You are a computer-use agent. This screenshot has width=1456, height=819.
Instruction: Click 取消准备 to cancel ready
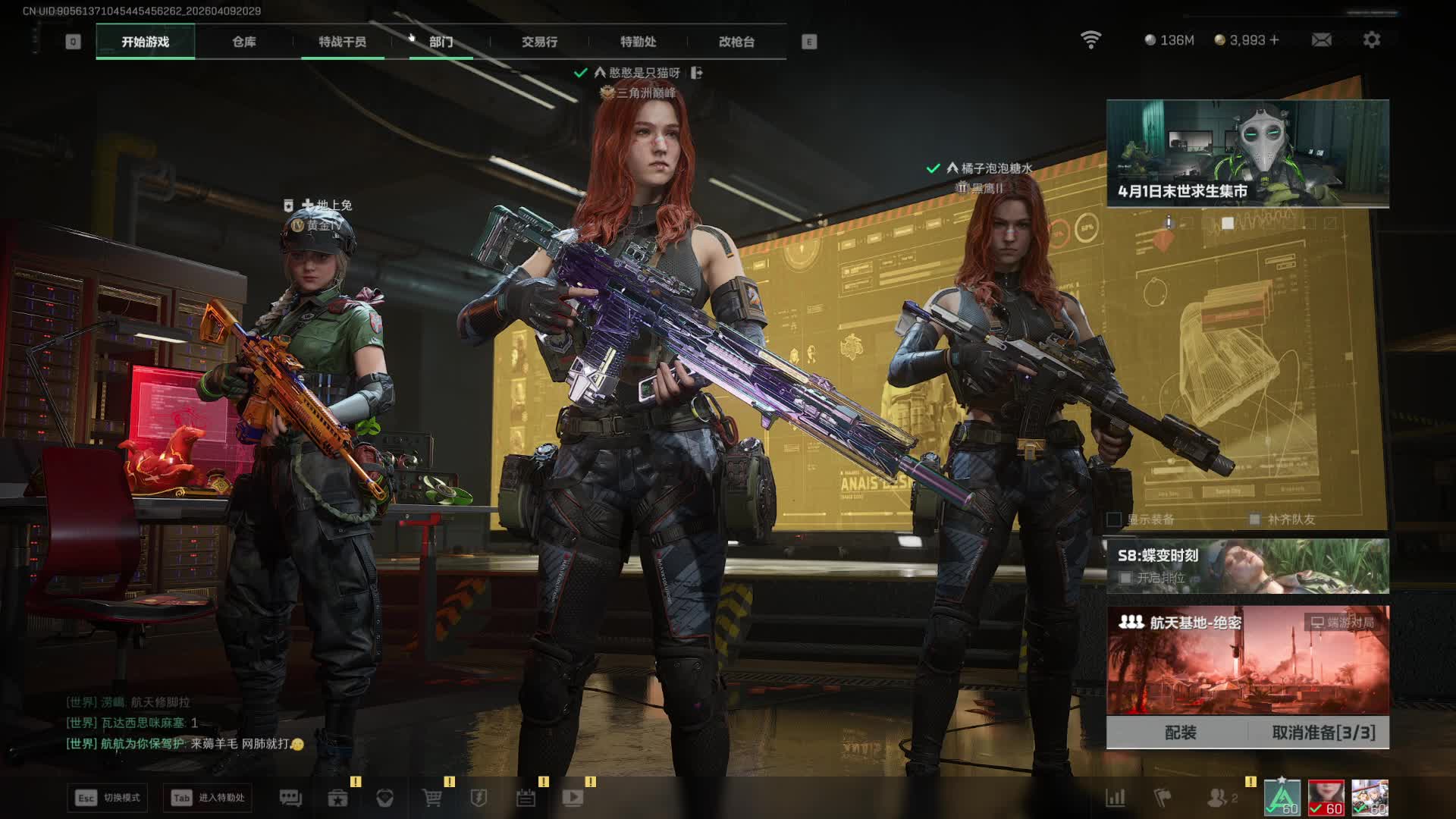[1323, 733]
